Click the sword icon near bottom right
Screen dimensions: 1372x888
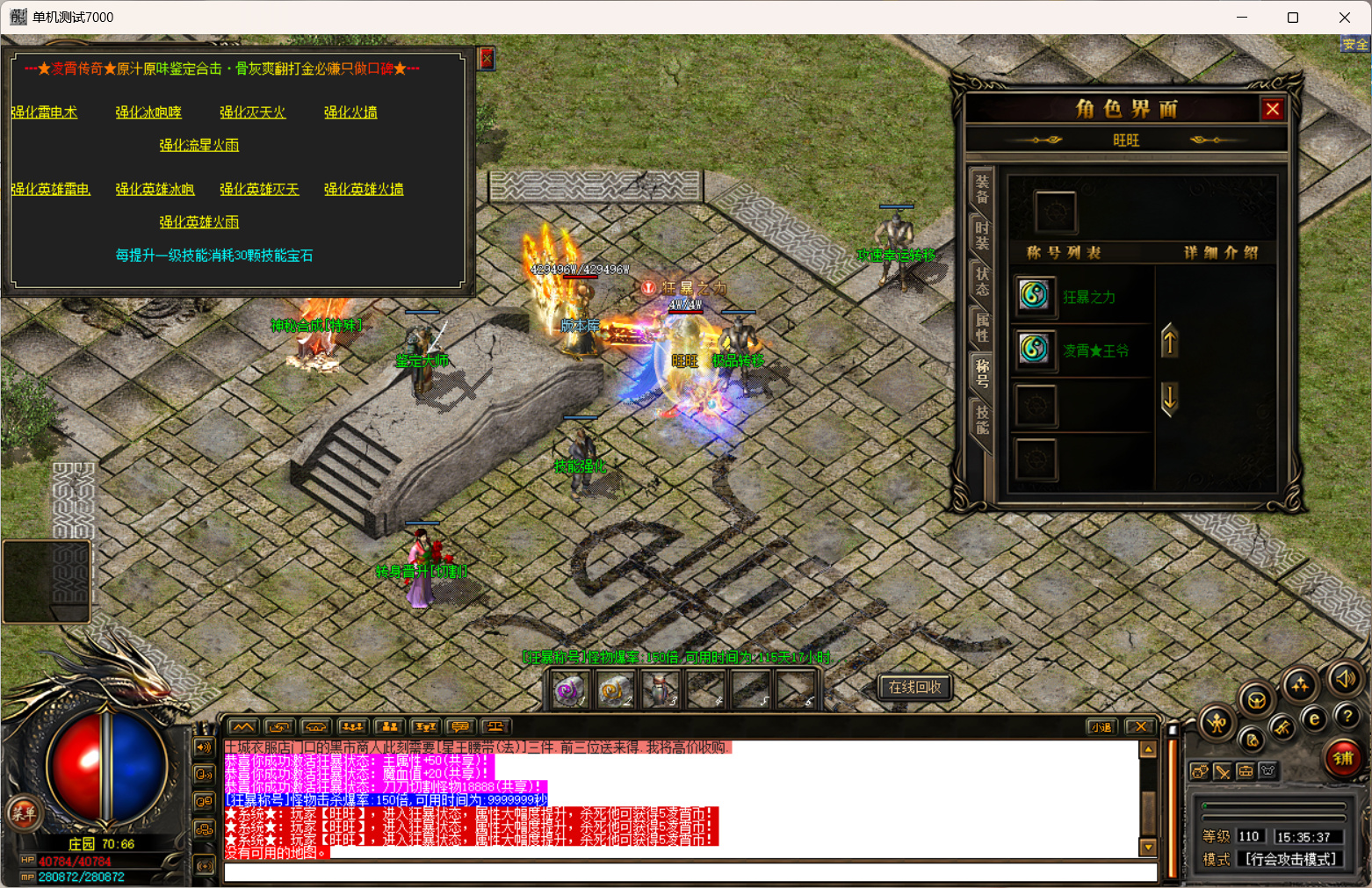(1224, 771)
